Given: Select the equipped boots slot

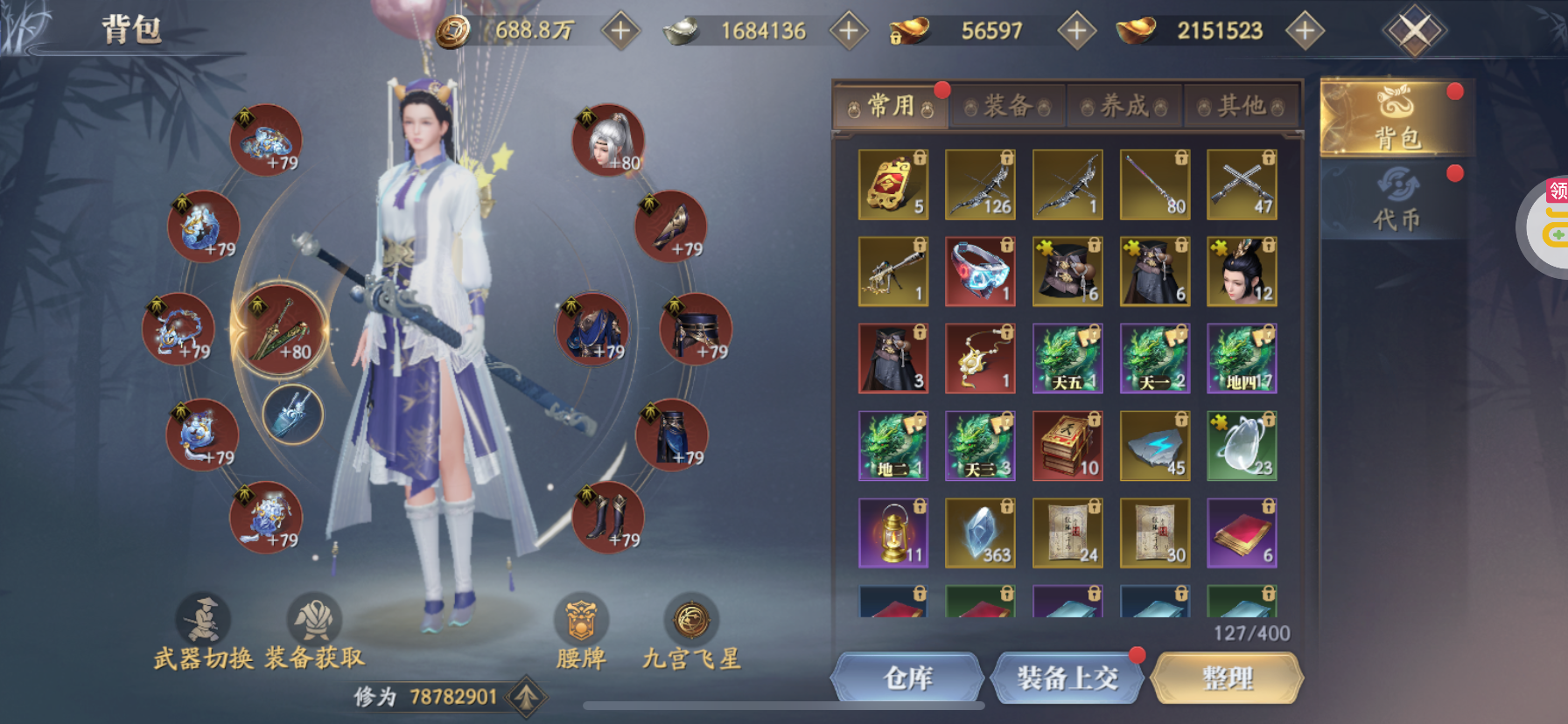Looking at the screenshot, I should coord(608,518).
